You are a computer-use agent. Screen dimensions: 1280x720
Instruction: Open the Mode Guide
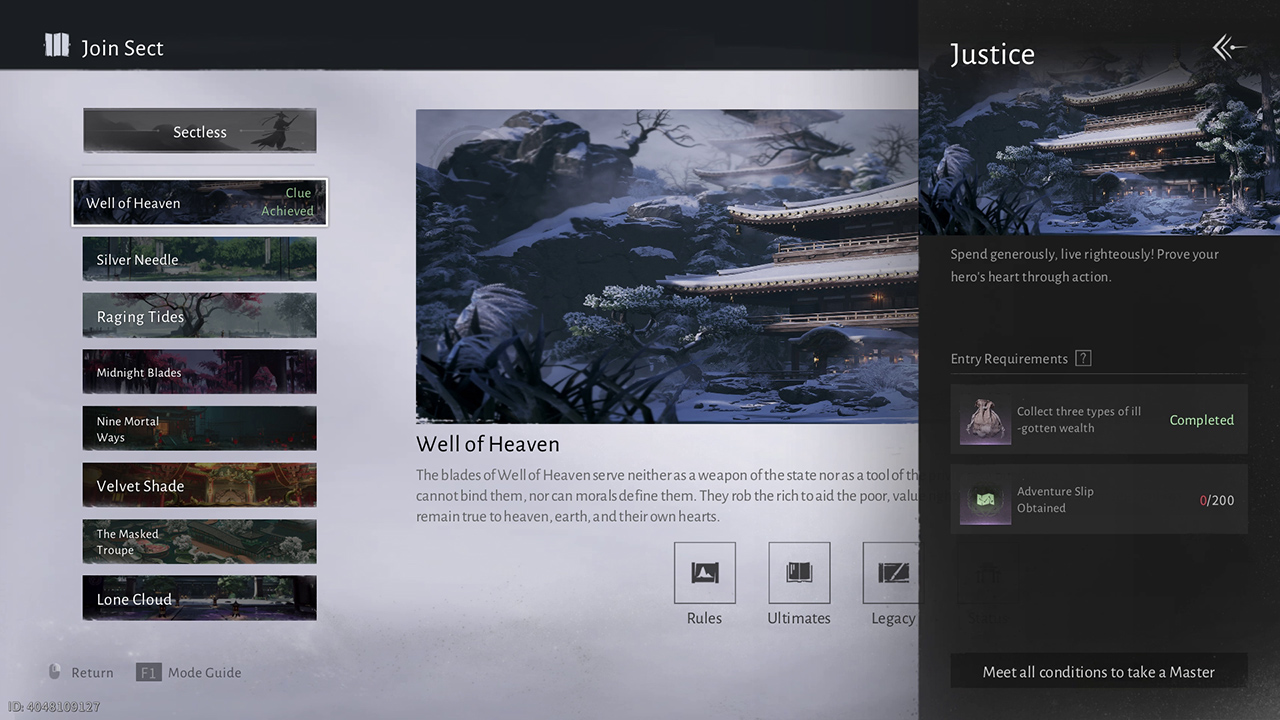tap(190, 672)
